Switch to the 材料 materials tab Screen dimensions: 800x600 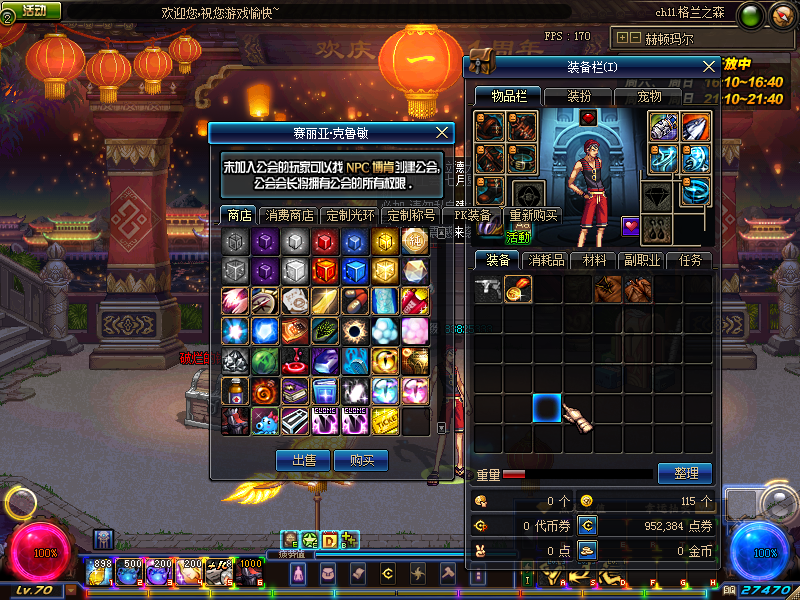(x=594, y=260)
